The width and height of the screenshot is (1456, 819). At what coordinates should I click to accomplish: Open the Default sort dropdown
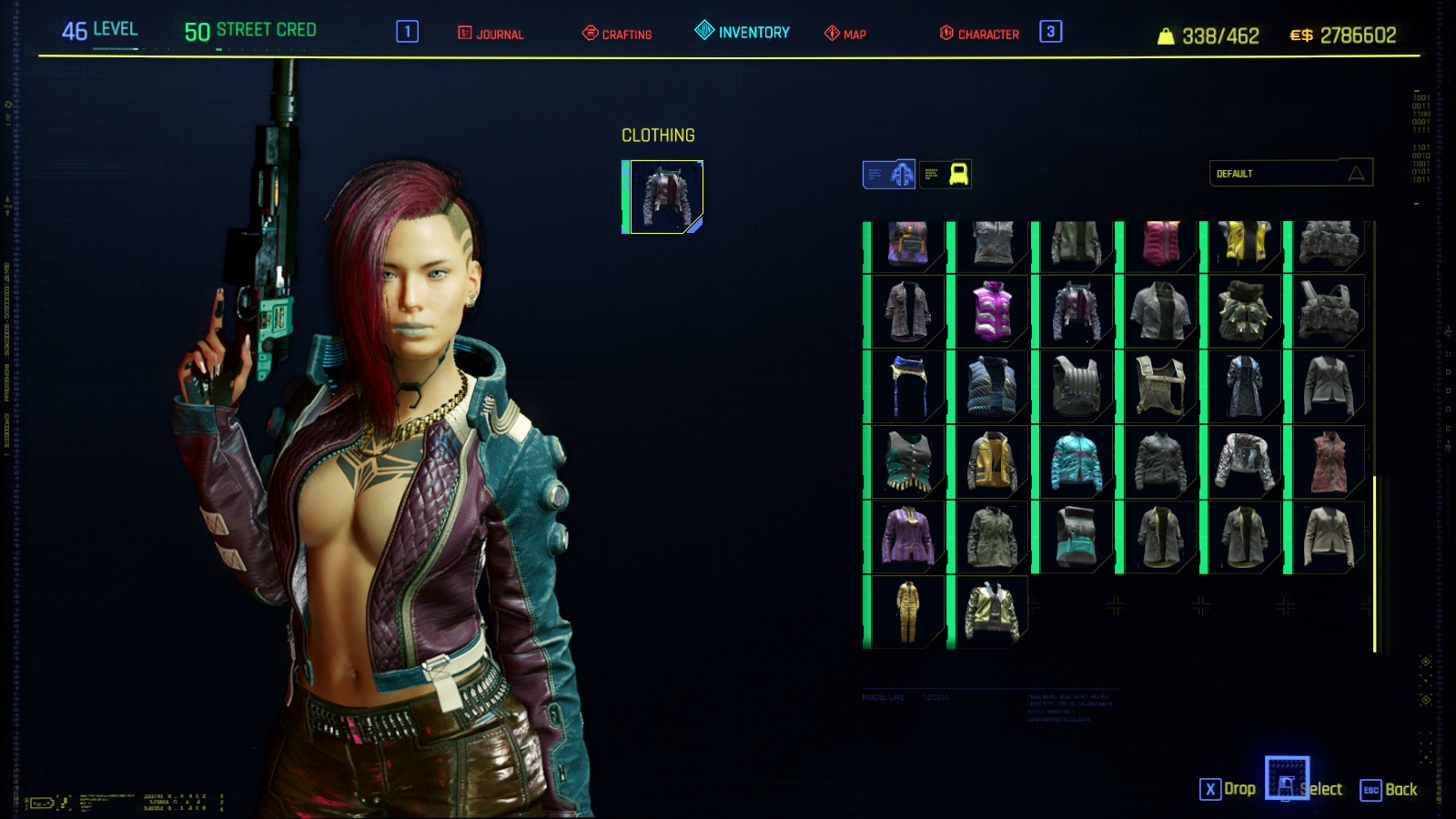pos(1290,173)
